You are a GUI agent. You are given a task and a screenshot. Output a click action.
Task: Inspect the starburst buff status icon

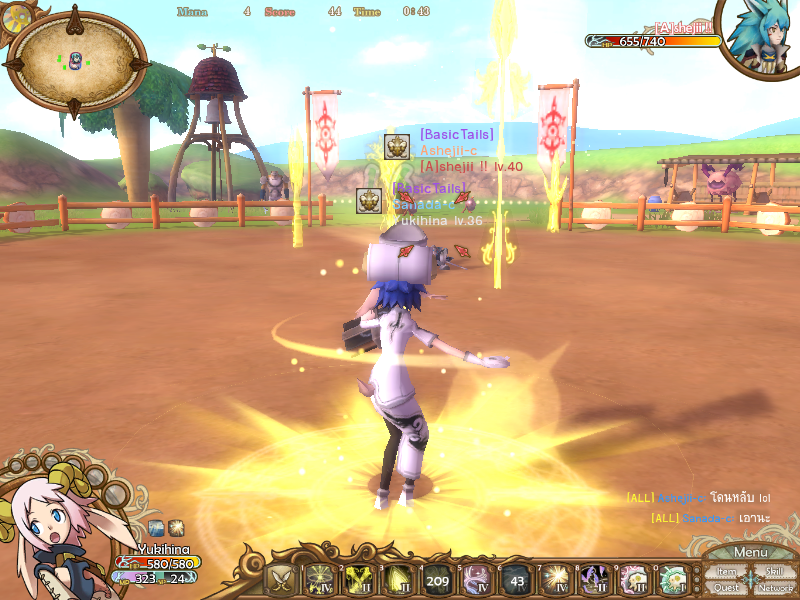point(176,527)
